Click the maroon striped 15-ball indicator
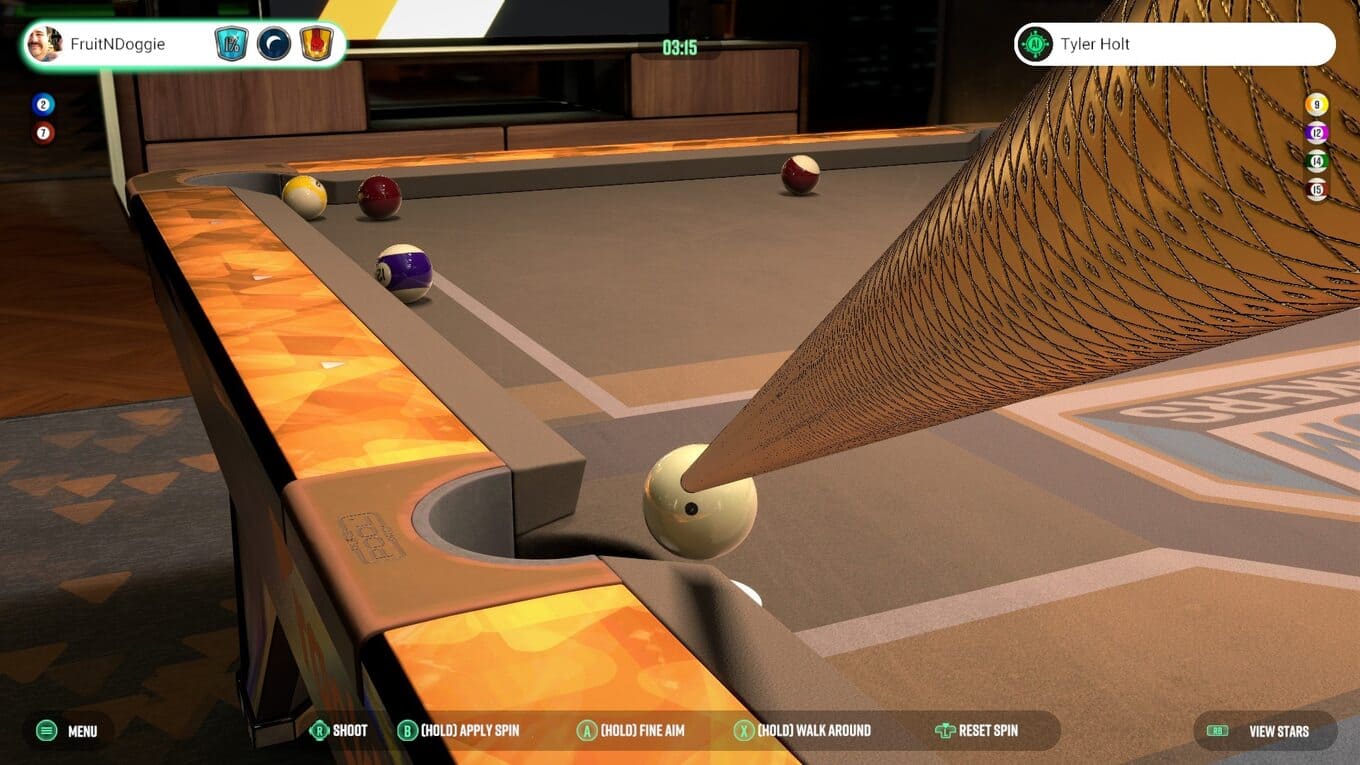The height and width of the screenshot is (765, 1360). coord(1317,189)
